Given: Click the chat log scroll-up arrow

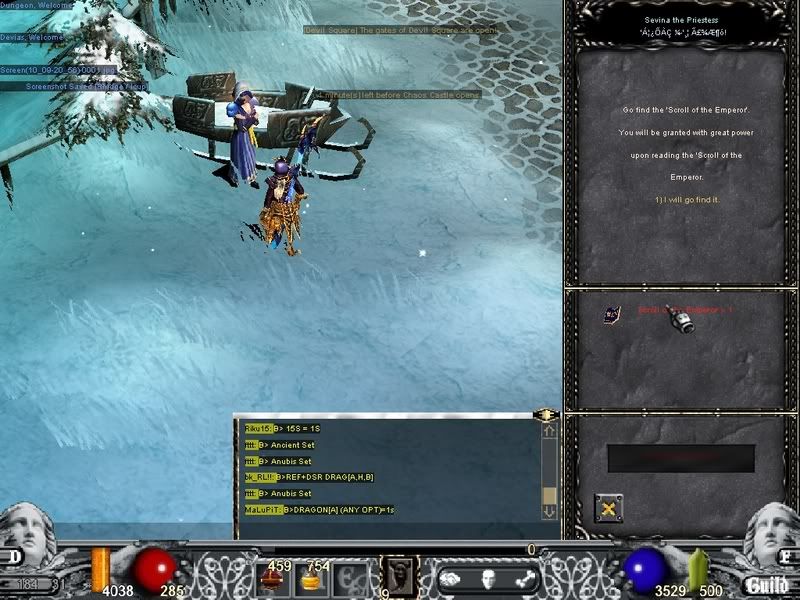Looking at the screenshot, I should coord(549,430).
